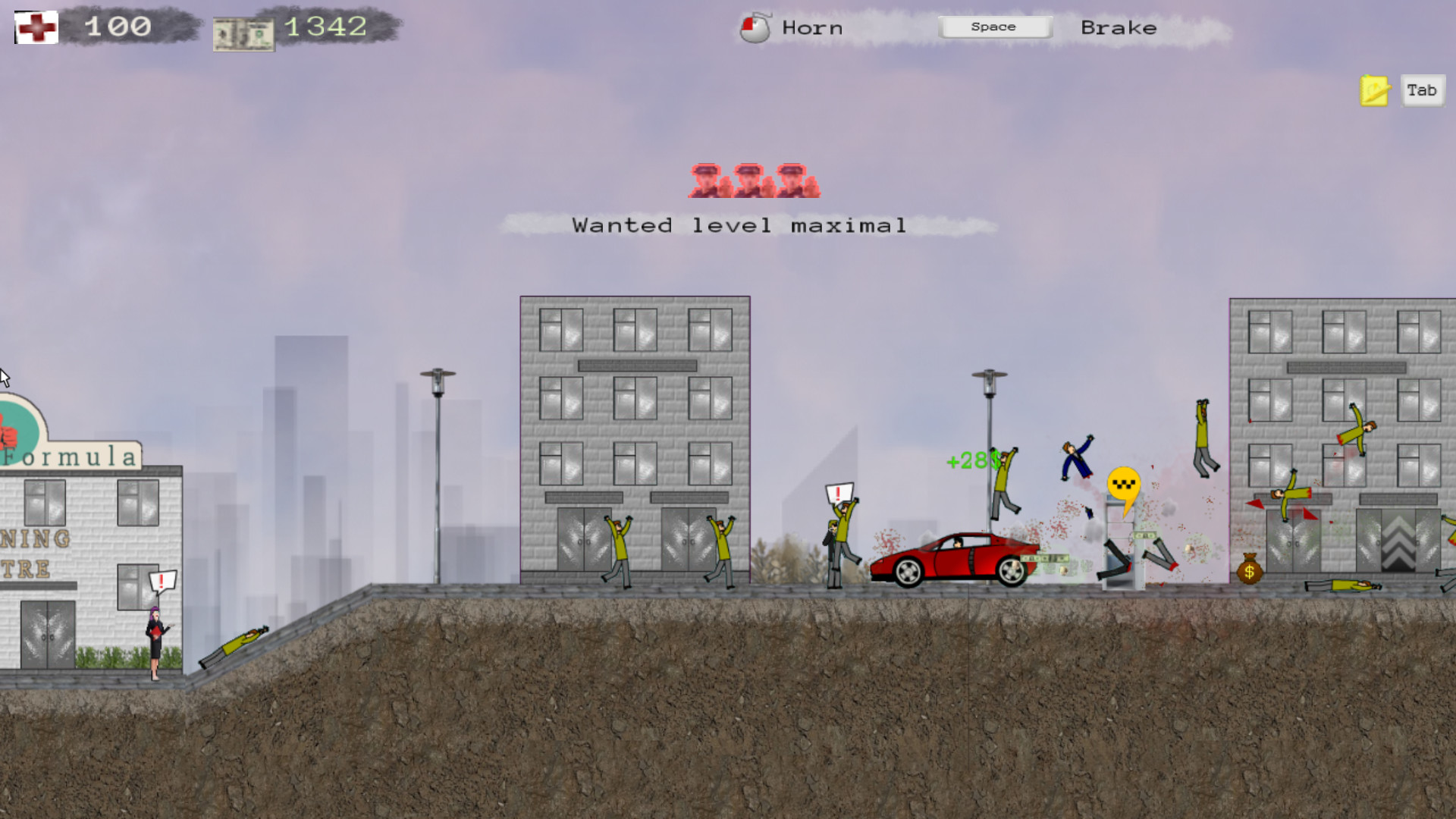The image size is (1456, 819).
Task: Click the green chevron arrows on the building
Action: click(1397, 546)
